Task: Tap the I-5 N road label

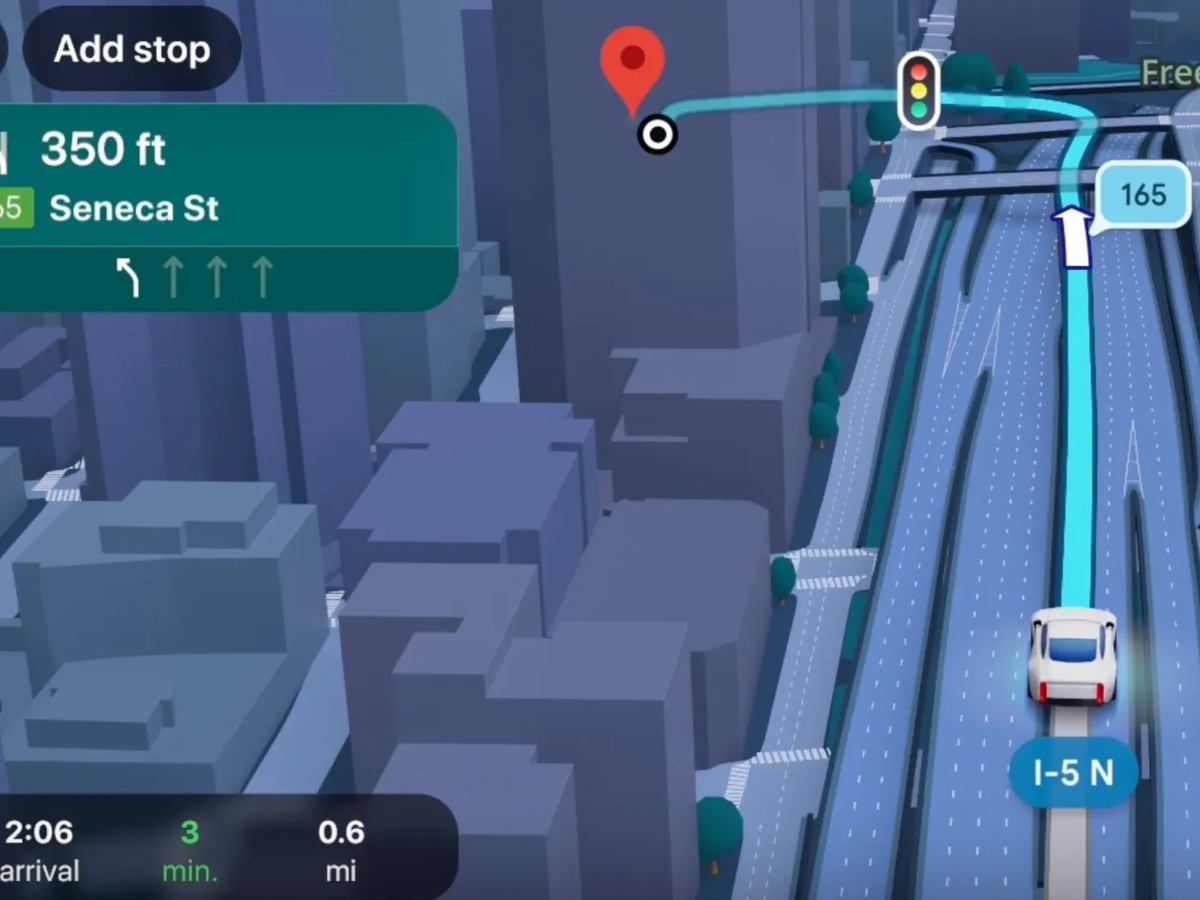Action: pyautogui.click(x=1073, y=773)
